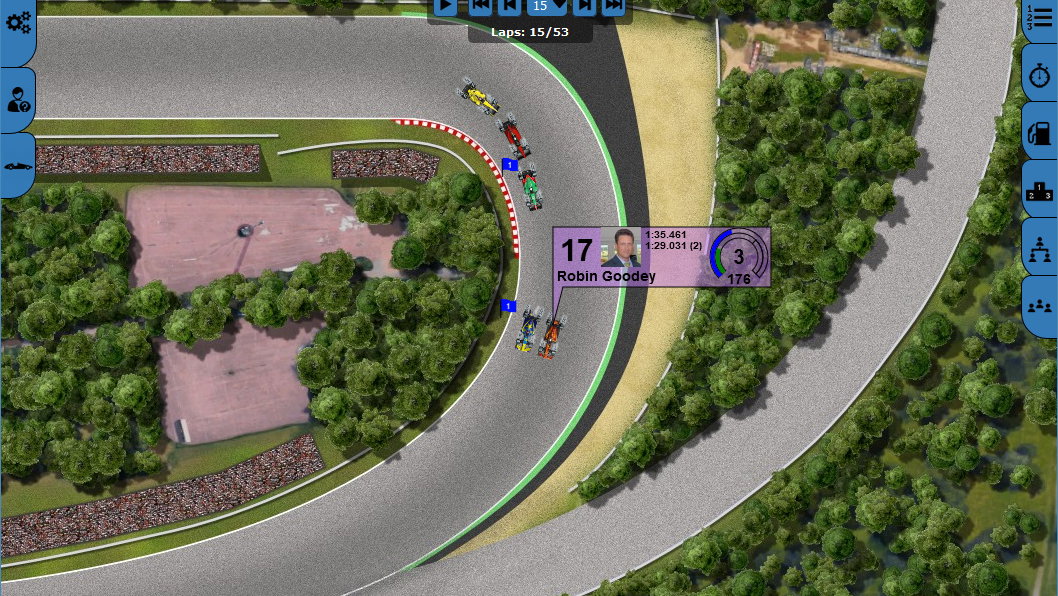Open the stopwatch timing tab

tap(1040, 77)
